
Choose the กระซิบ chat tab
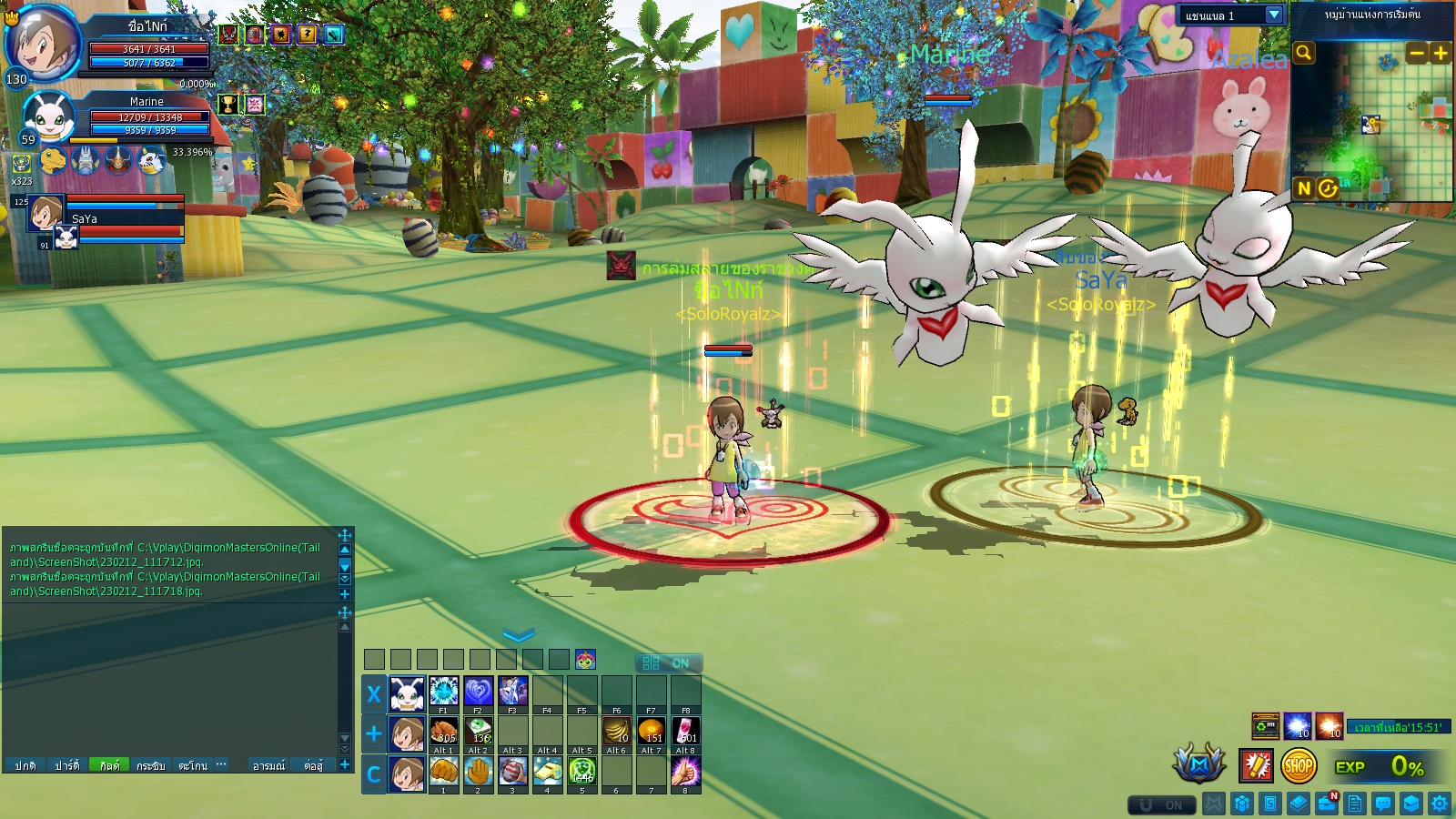tap(151, 765)
